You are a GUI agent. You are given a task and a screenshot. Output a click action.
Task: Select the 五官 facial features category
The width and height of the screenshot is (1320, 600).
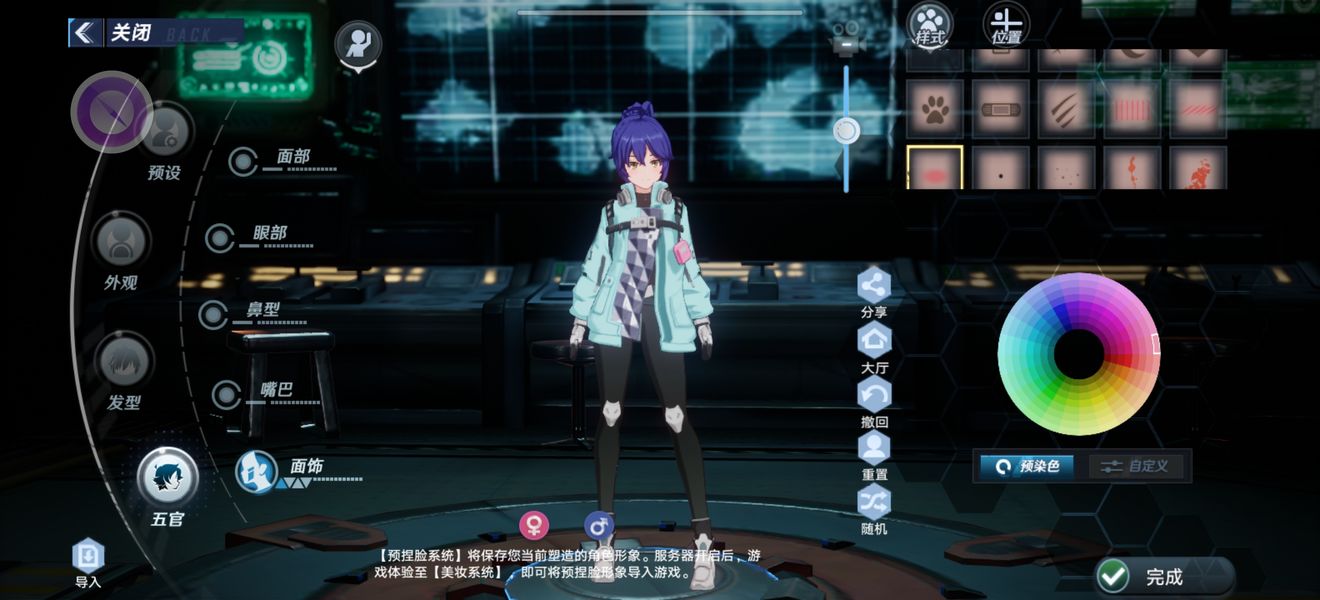[x=167, y=480]
